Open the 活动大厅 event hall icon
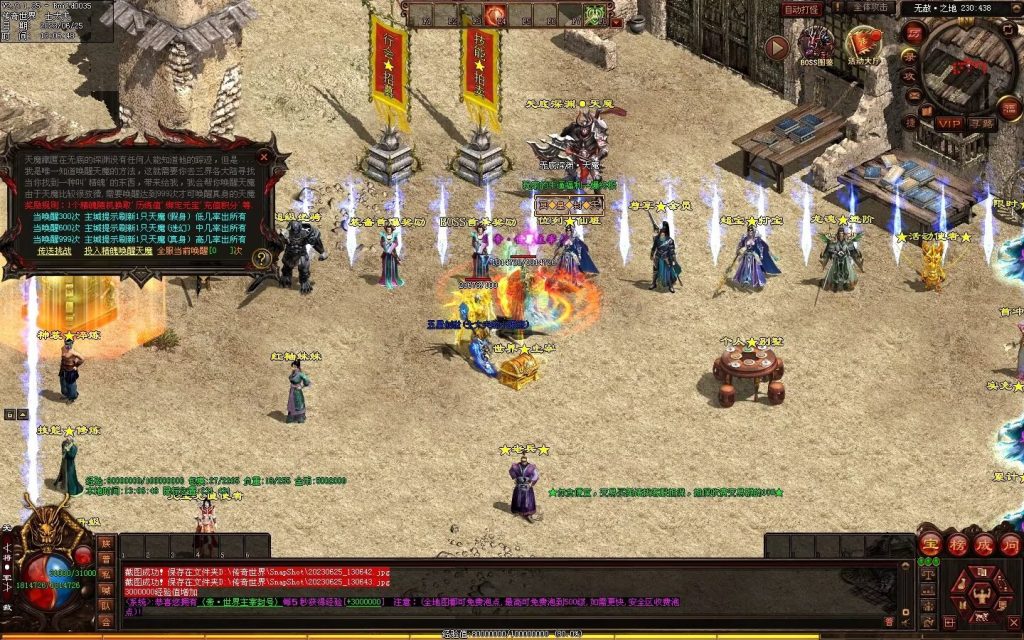Viewport: 1024px width, 640px height. click(x=862, y=46)
